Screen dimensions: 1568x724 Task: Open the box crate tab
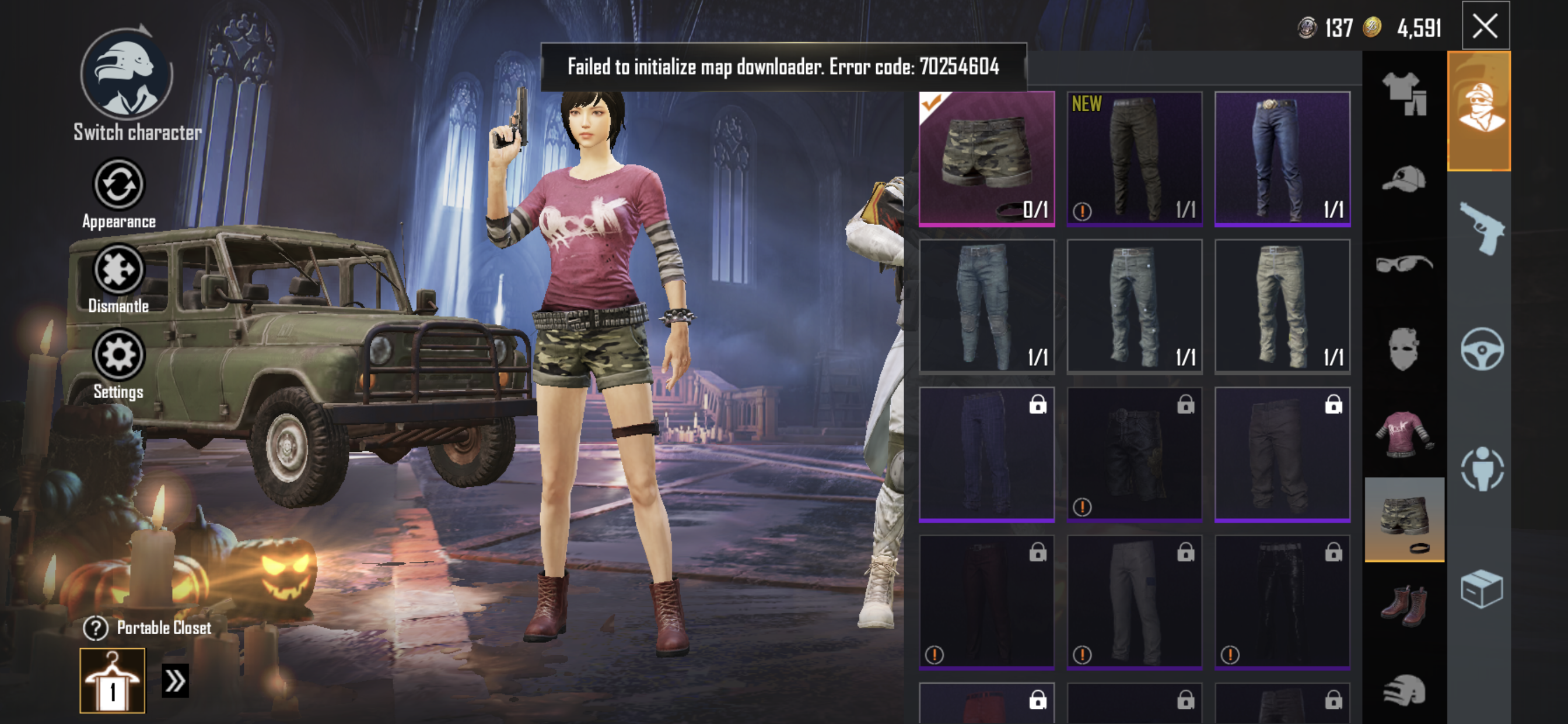(x=1482, y=588)
